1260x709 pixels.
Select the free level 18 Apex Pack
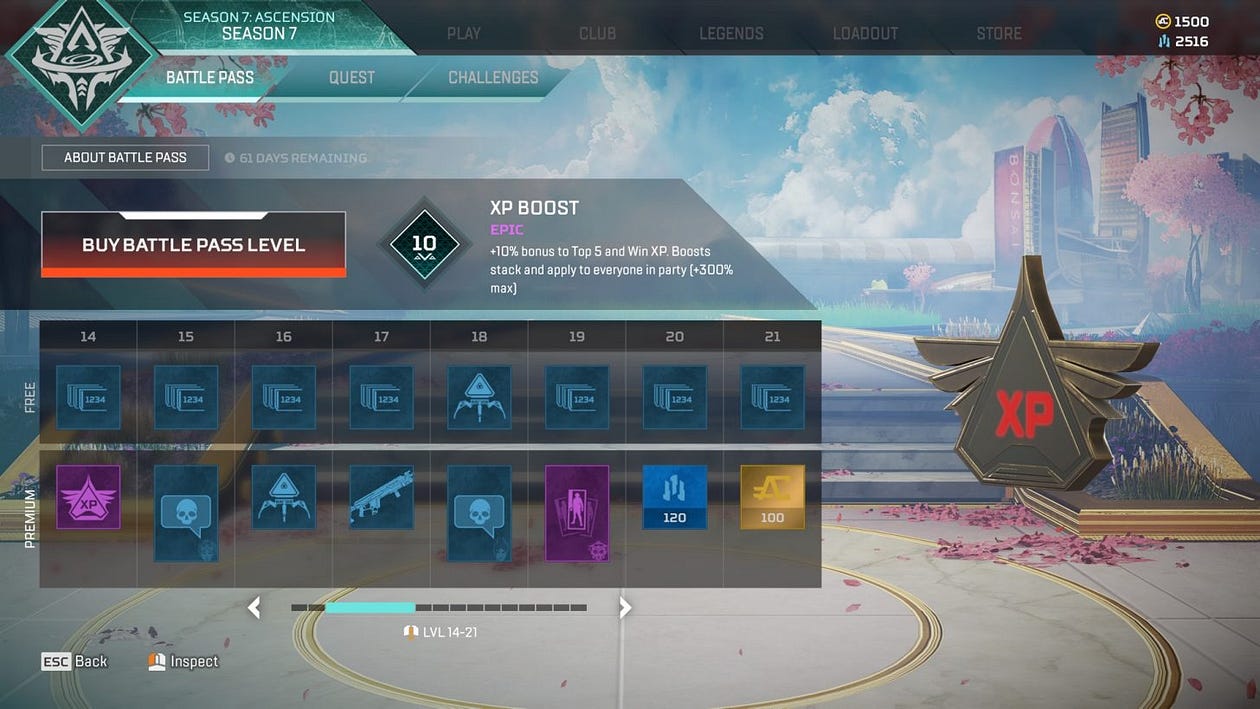[479, 397]
